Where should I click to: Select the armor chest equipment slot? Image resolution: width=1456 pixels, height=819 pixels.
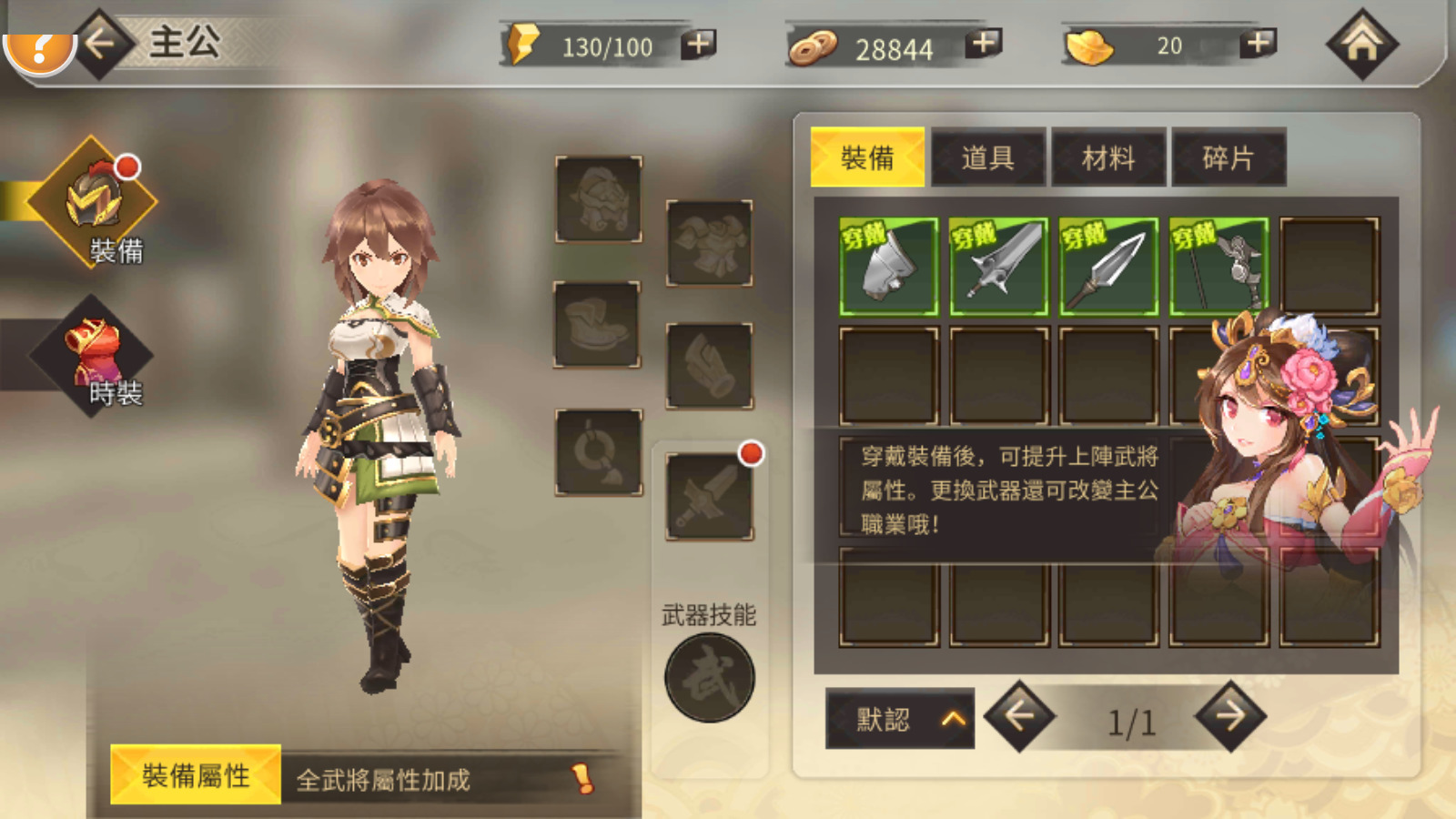click(x=710, y=241)
